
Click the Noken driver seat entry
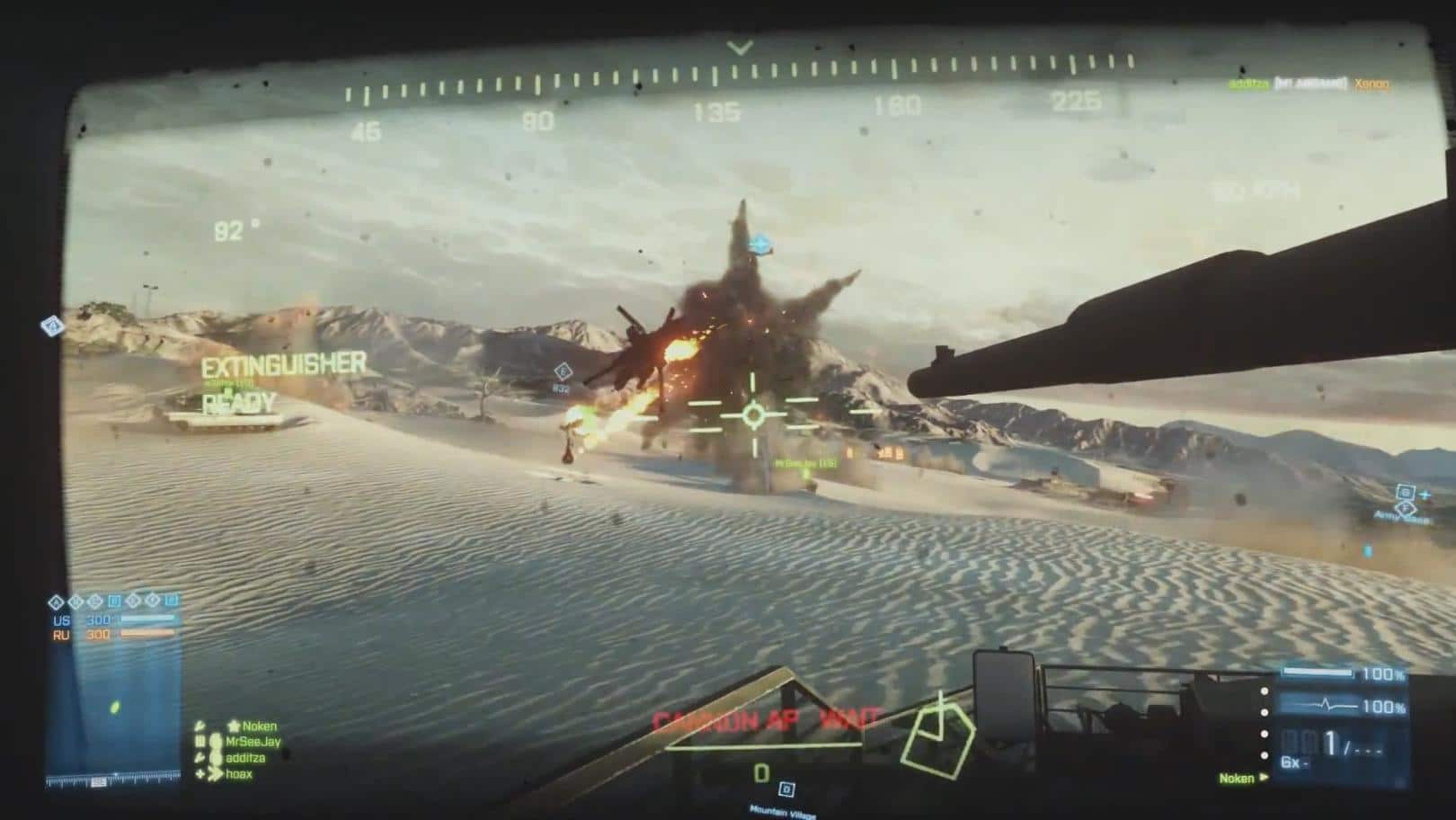1237,779
